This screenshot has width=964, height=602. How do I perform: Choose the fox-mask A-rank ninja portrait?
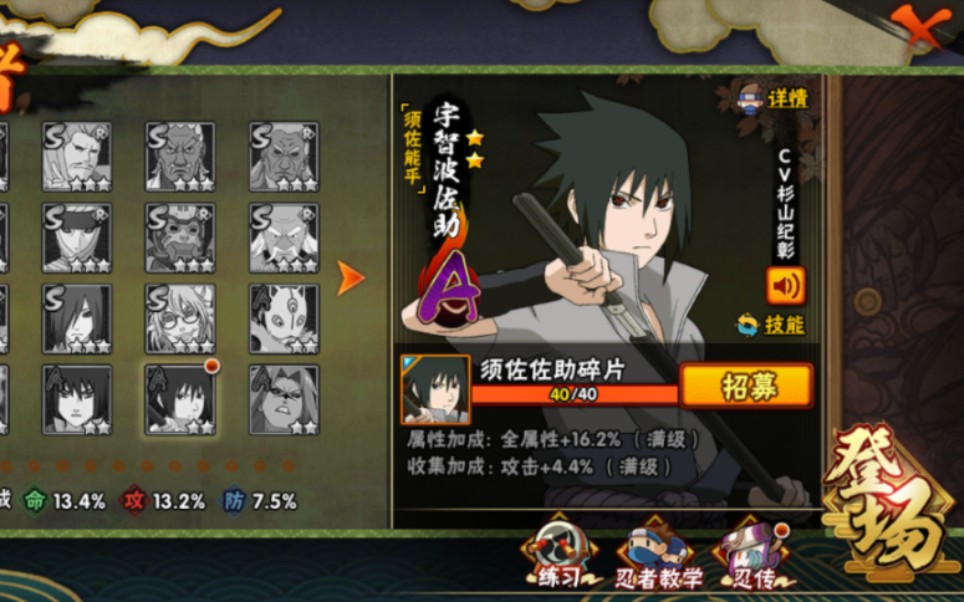point(284,318)
